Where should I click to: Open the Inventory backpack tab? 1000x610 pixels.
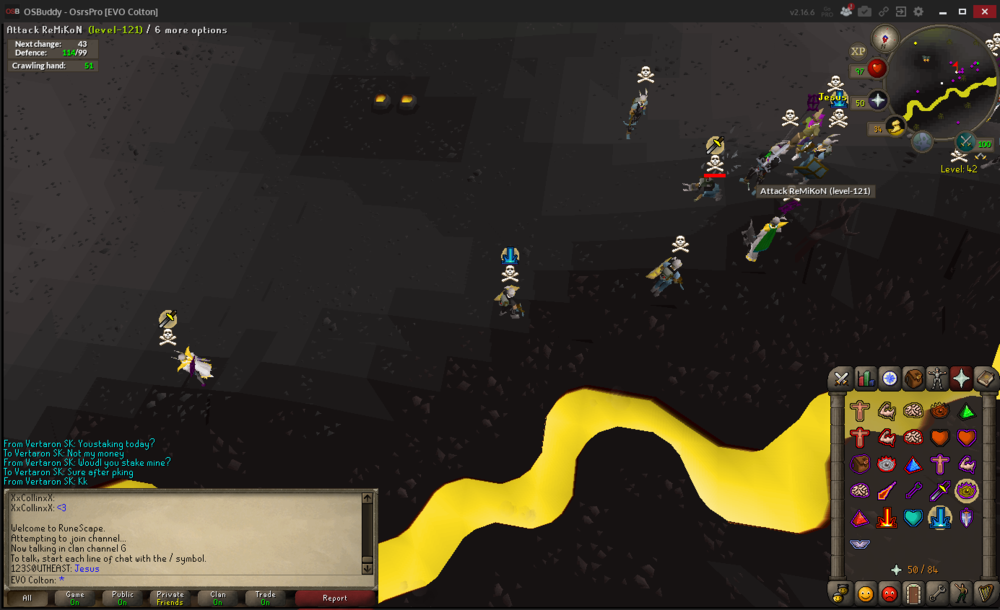tap(913, 378)
